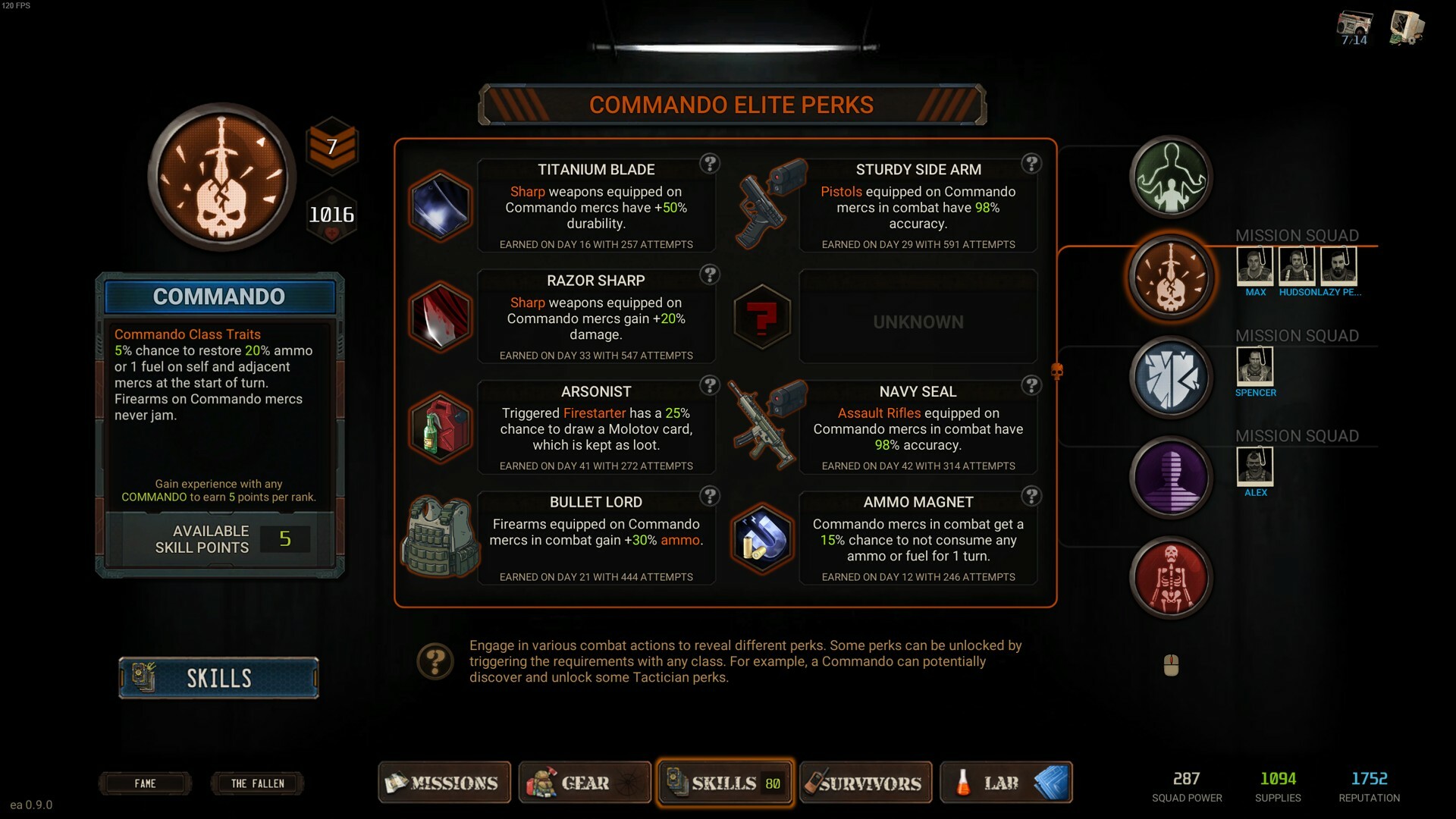Choose the purple striped silhouette class icon
1456x819 pixels.
click(1171, 478)
